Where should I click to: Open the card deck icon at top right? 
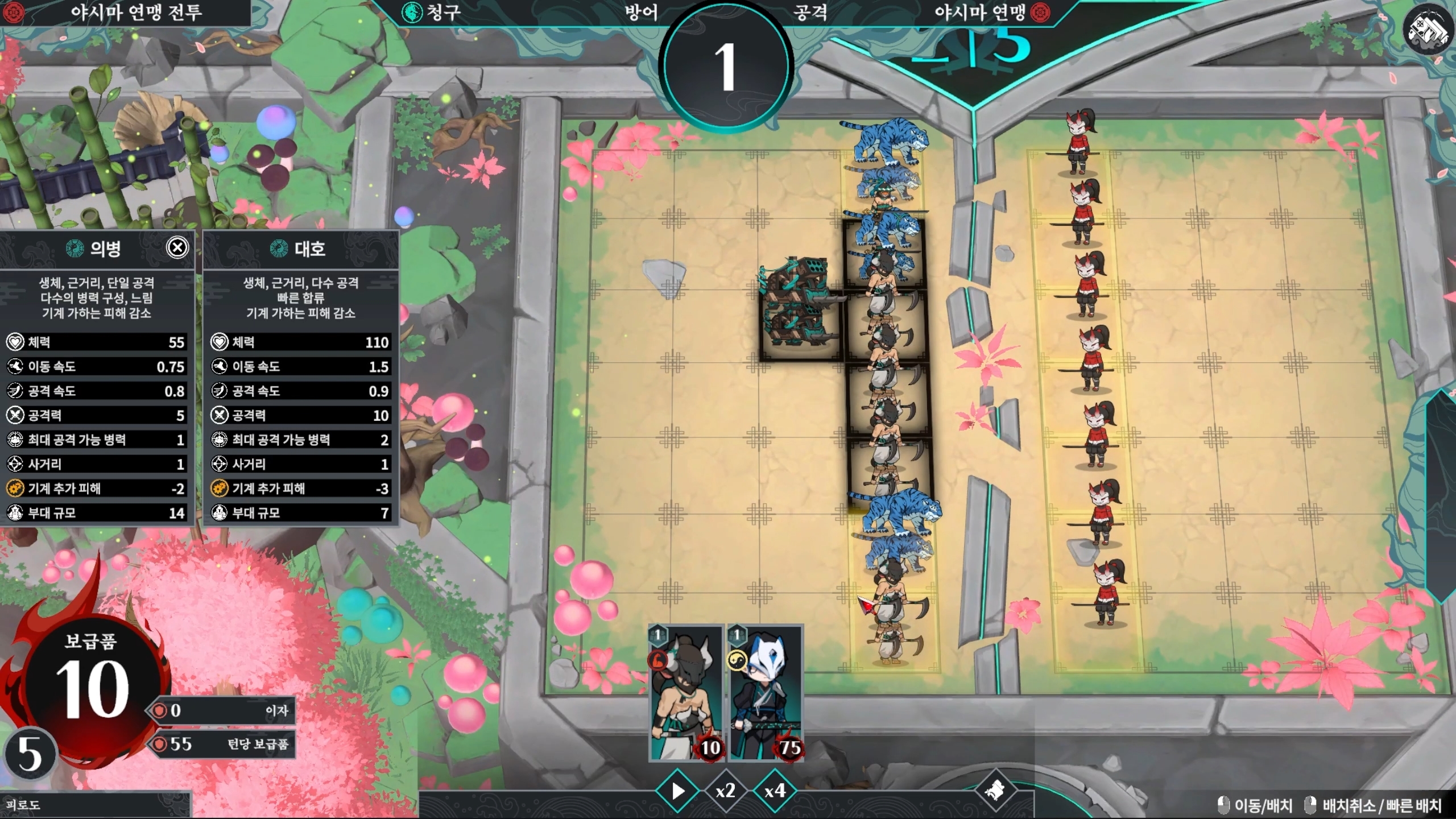click(x=1428, y=30)
